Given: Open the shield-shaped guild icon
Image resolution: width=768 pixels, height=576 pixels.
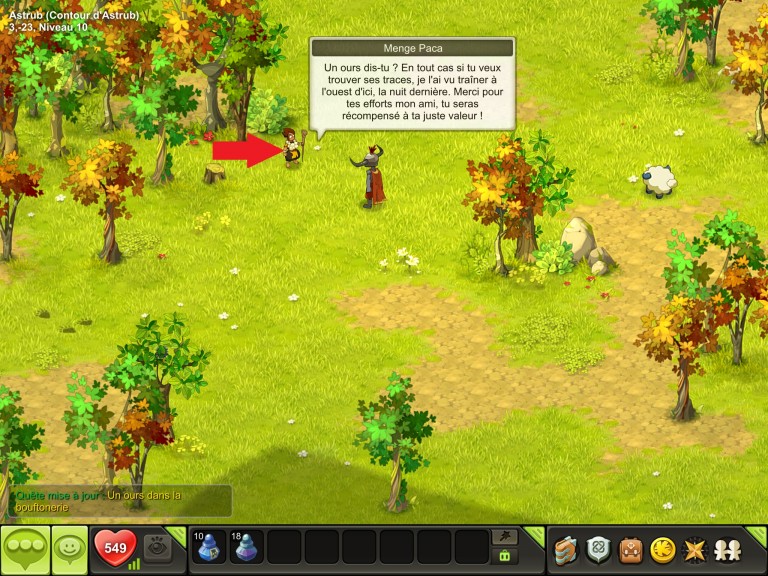Looking at the screenshot, I should (x=597, y=549).
